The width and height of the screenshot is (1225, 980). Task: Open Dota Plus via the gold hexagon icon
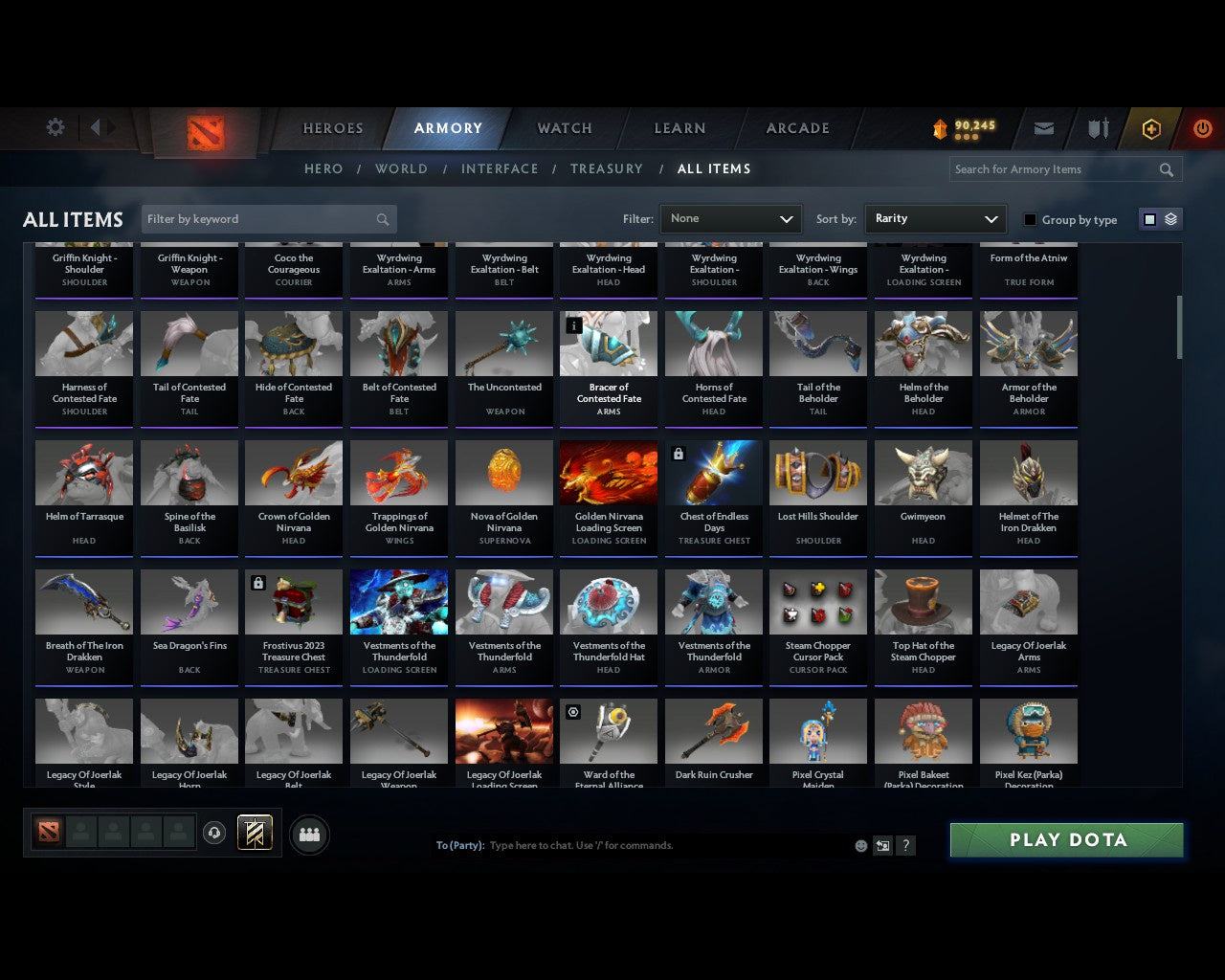pos(1150,128)
